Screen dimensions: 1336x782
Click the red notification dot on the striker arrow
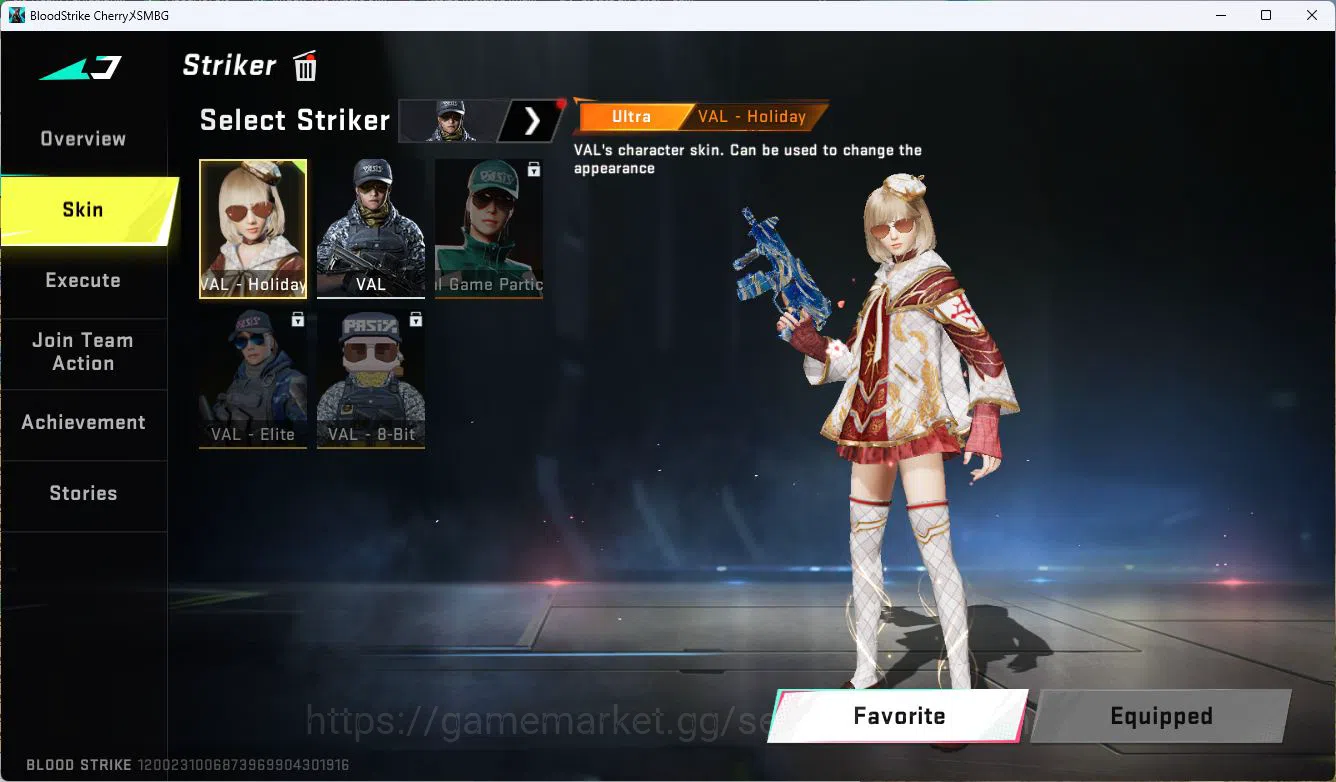coord(558,102)
